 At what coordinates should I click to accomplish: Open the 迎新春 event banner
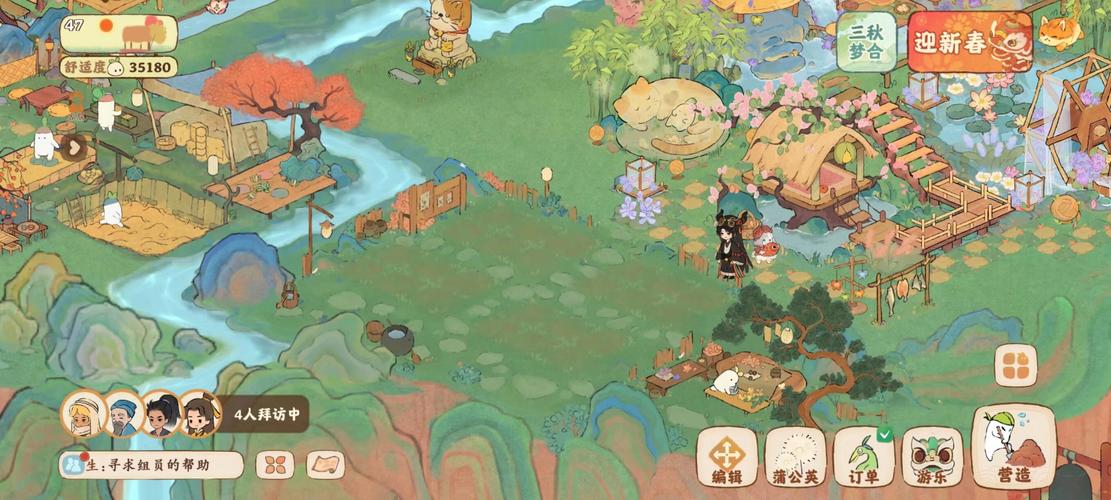point(968,43)
